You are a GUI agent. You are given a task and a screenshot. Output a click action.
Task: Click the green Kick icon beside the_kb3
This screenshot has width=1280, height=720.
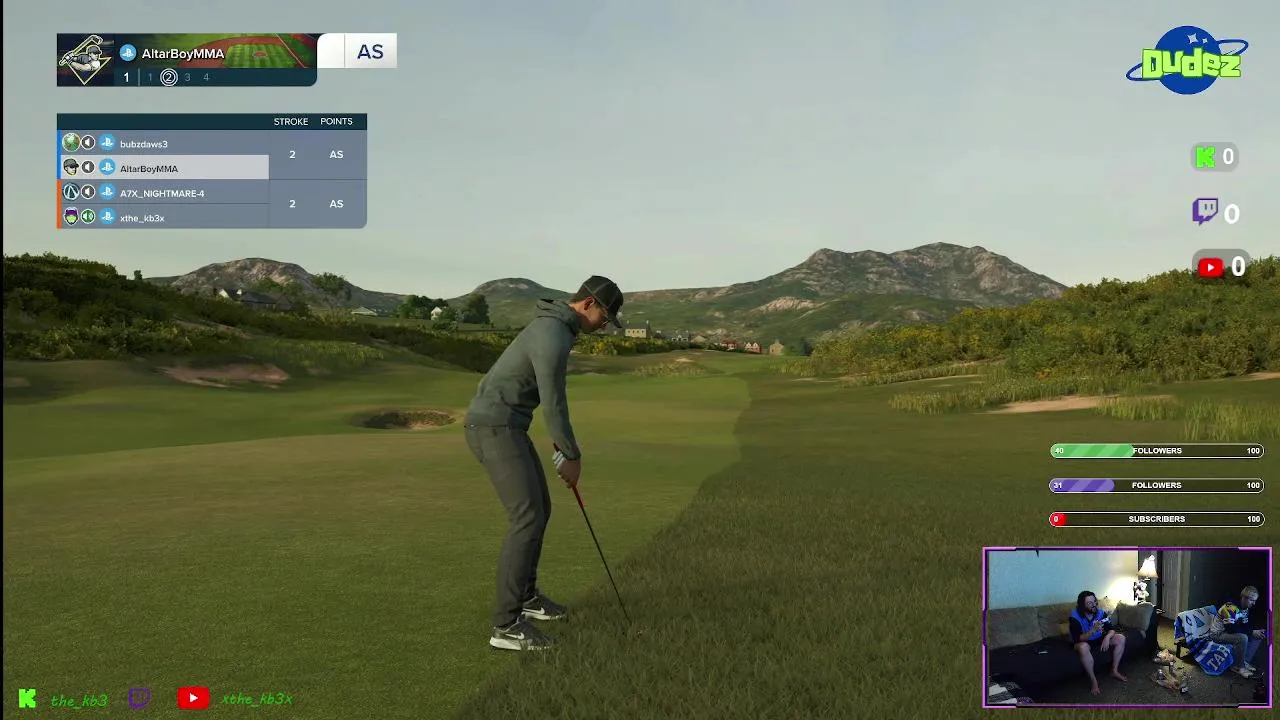coord(28,699)
